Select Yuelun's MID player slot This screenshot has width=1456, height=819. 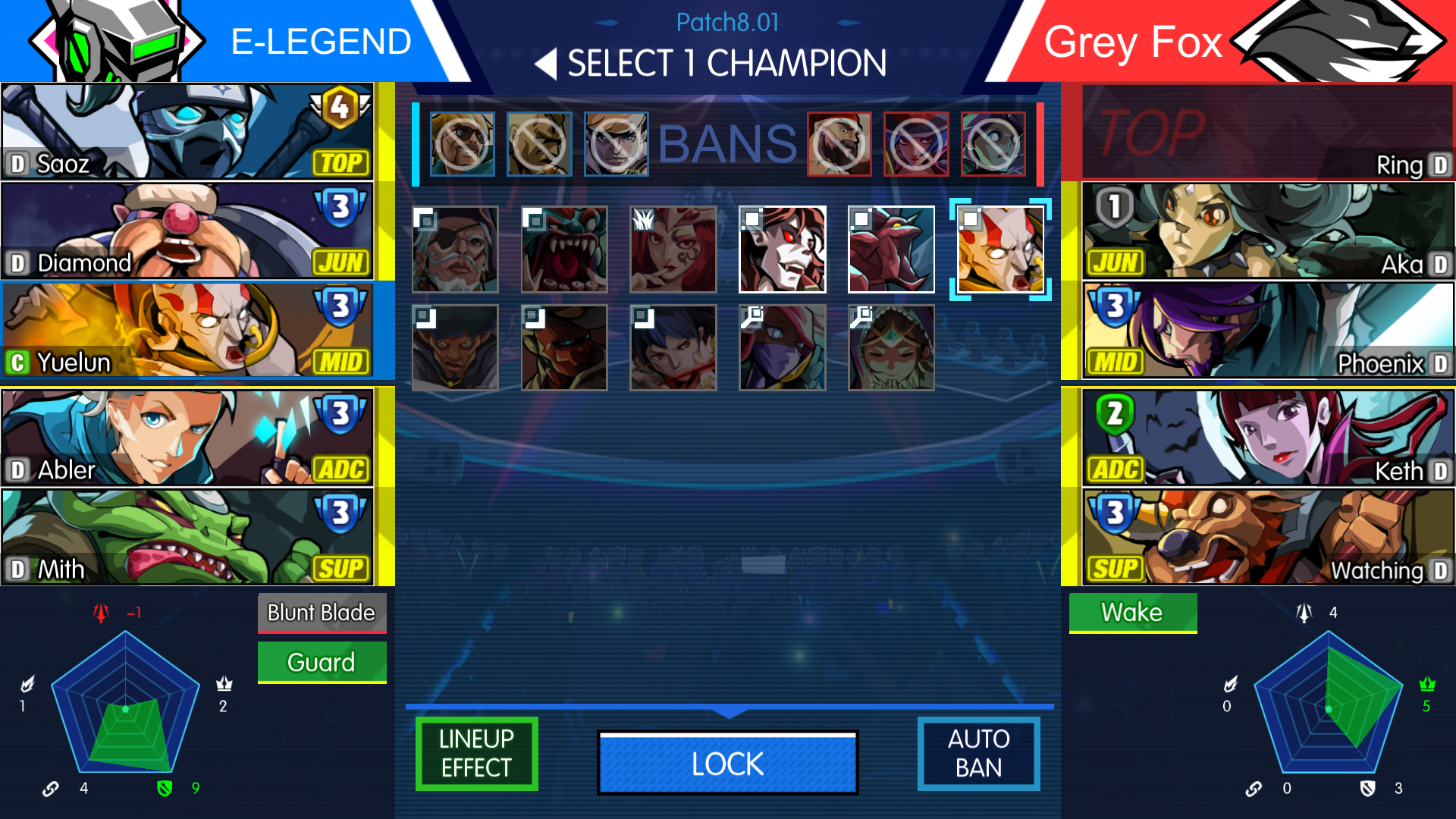[x=187, y=330]
